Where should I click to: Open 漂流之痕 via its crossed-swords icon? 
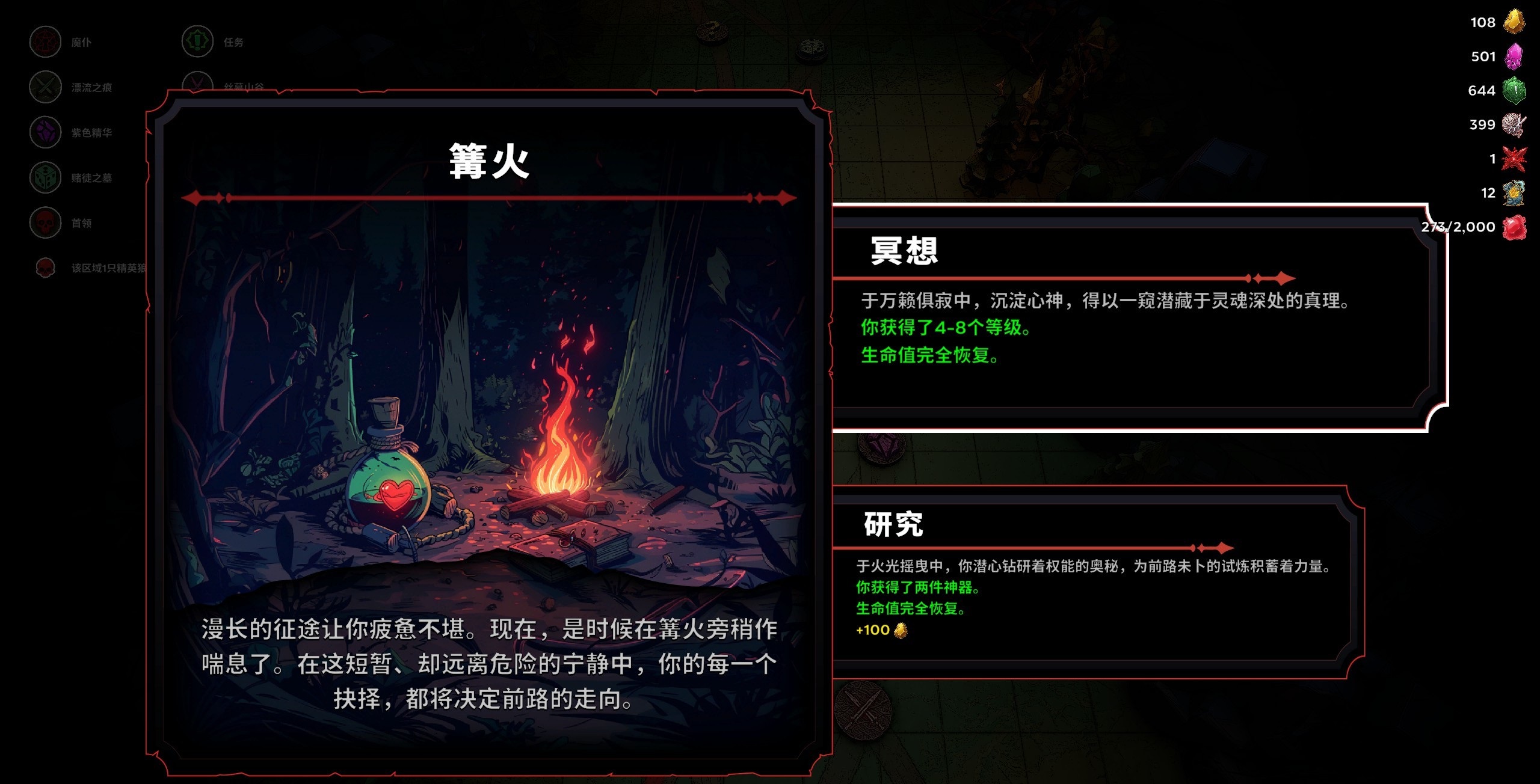tap(45, 87)
